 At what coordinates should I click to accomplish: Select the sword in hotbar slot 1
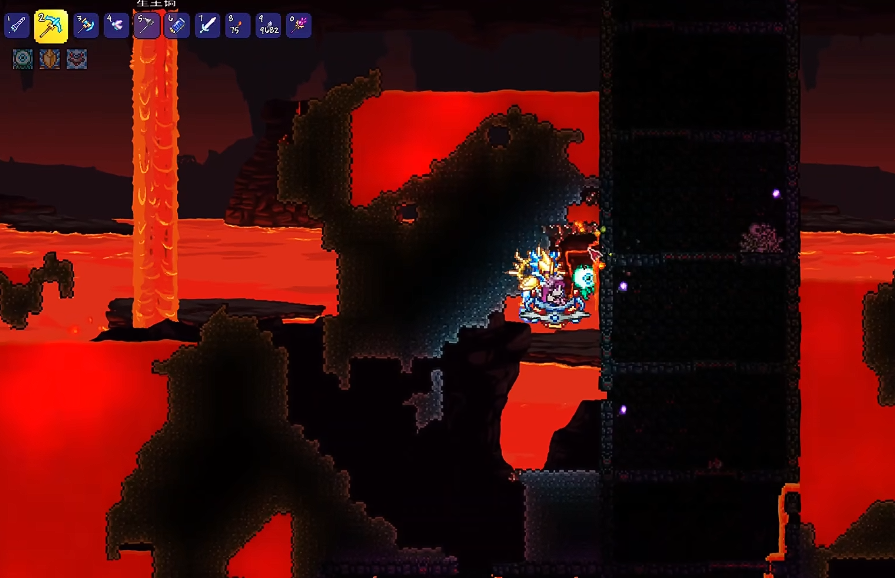pos(17,25)
